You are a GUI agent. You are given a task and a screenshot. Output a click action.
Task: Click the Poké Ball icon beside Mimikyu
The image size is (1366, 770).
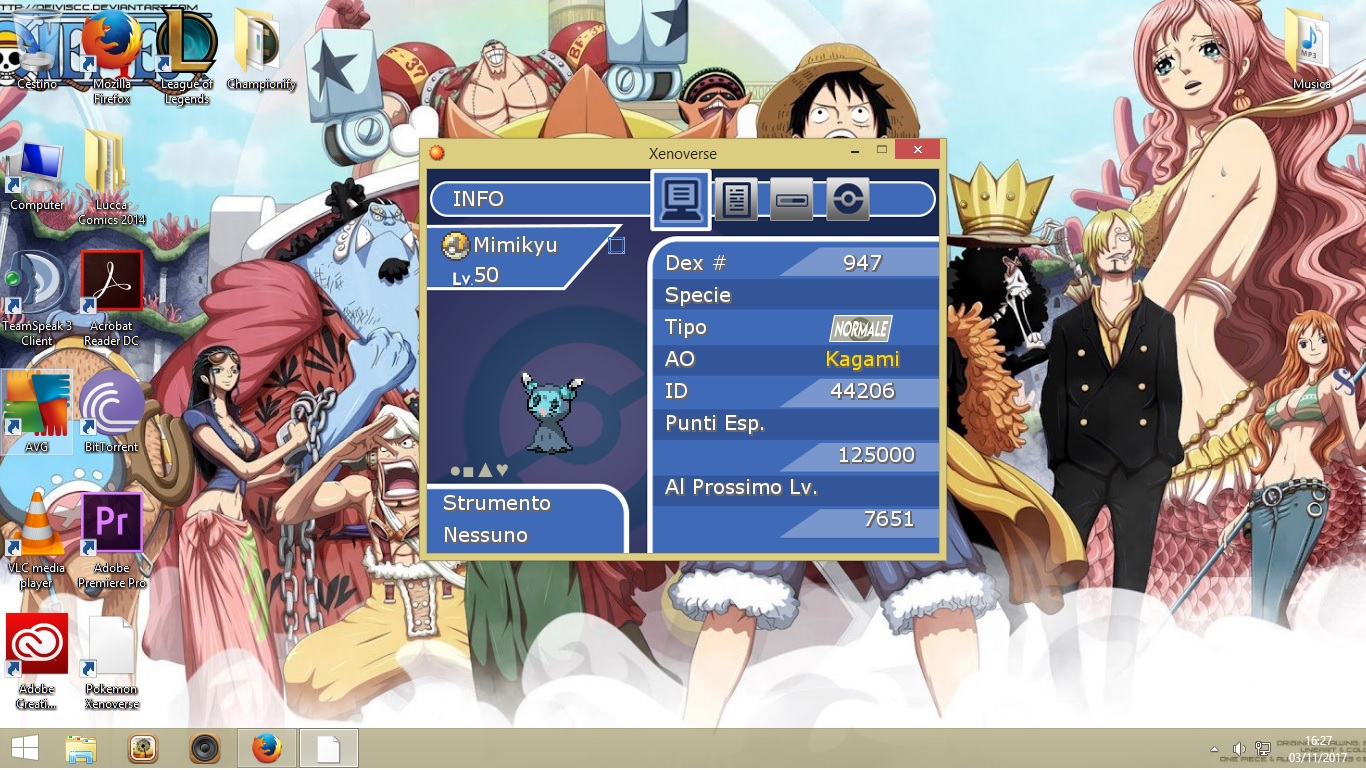click(457, 245)
